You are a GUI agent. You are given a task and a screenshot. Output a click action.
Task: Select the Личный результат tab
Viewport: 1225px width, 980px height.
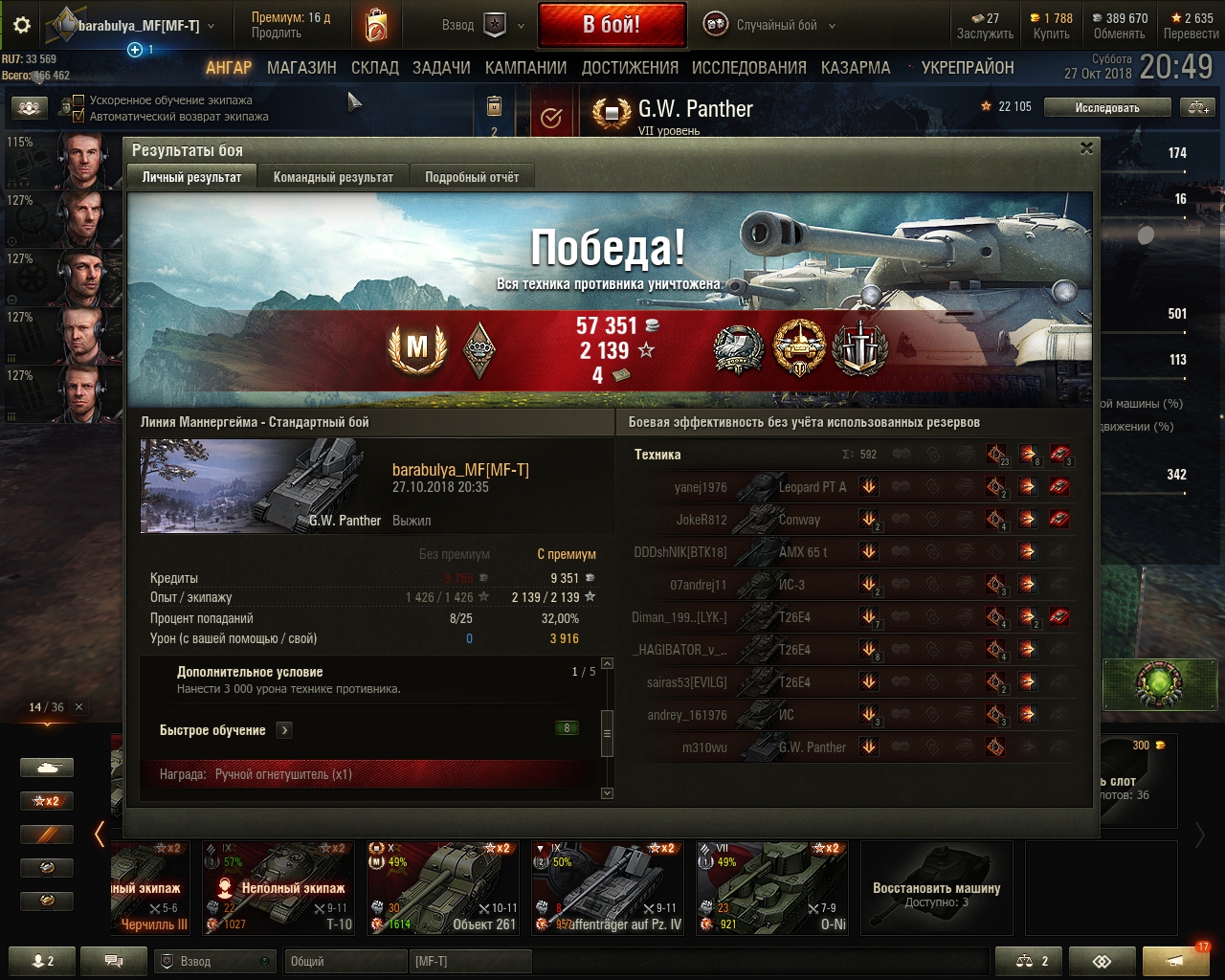point(191,177)
